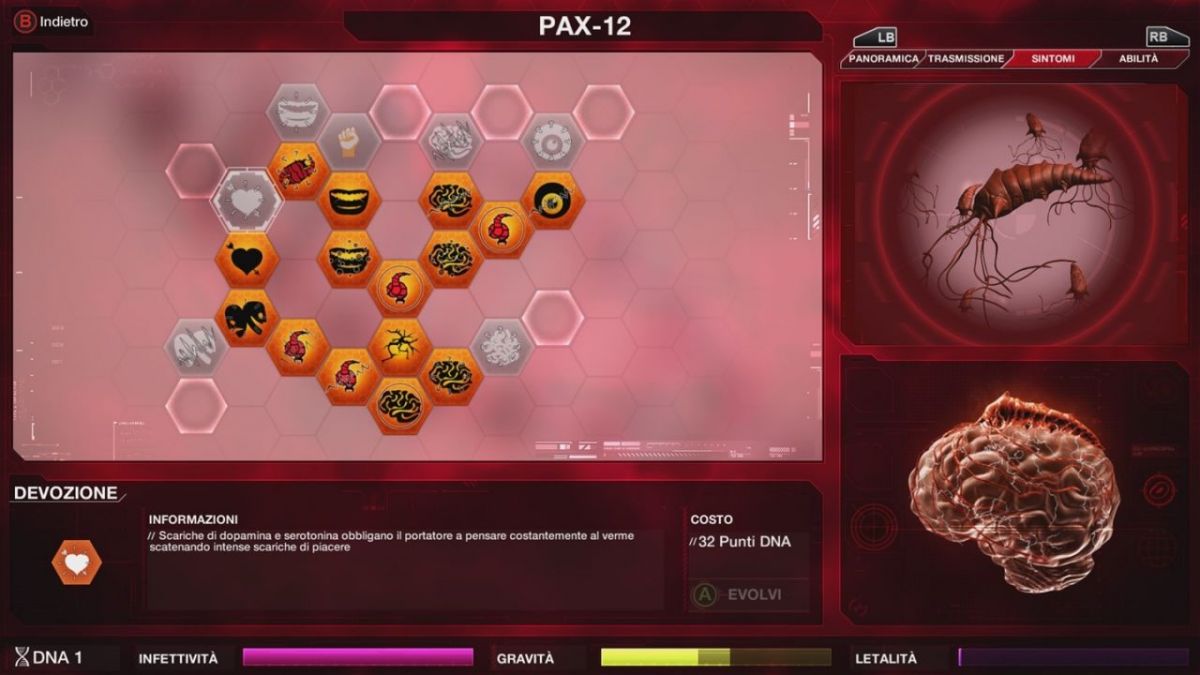The height and width of the screenshot is (675, 1200).
Task: Choose the orange cracked symptom tile
Action: click(x=400, y=347)
